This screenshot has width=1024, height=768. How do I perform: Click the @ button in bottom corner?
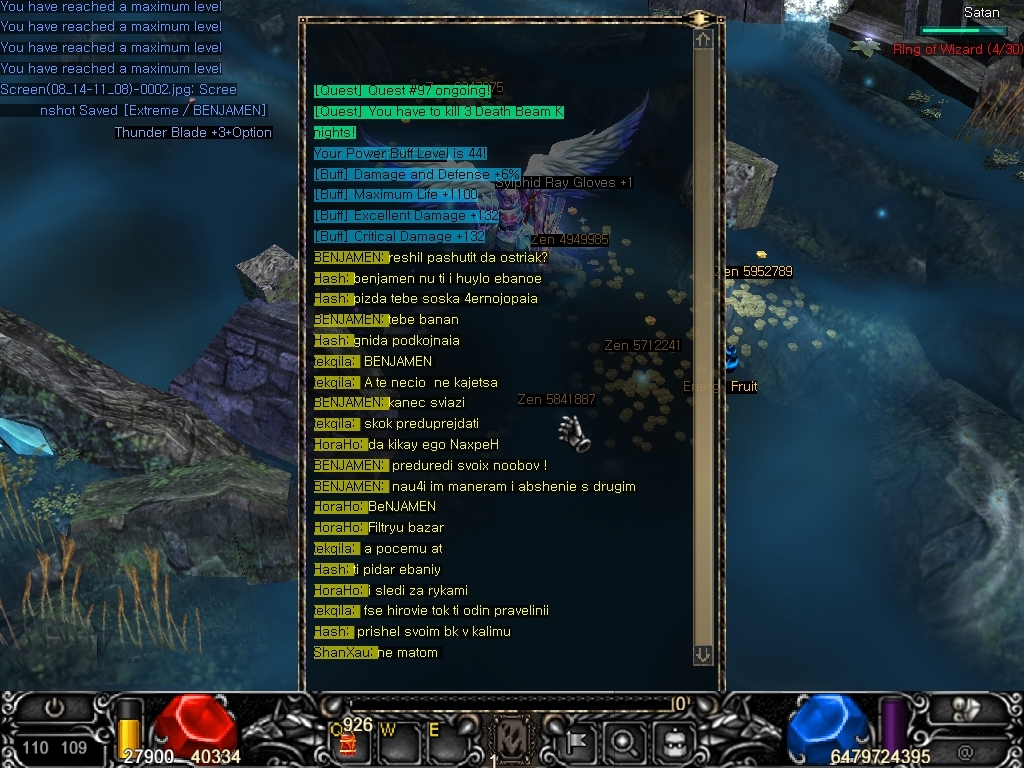point(965,750)
